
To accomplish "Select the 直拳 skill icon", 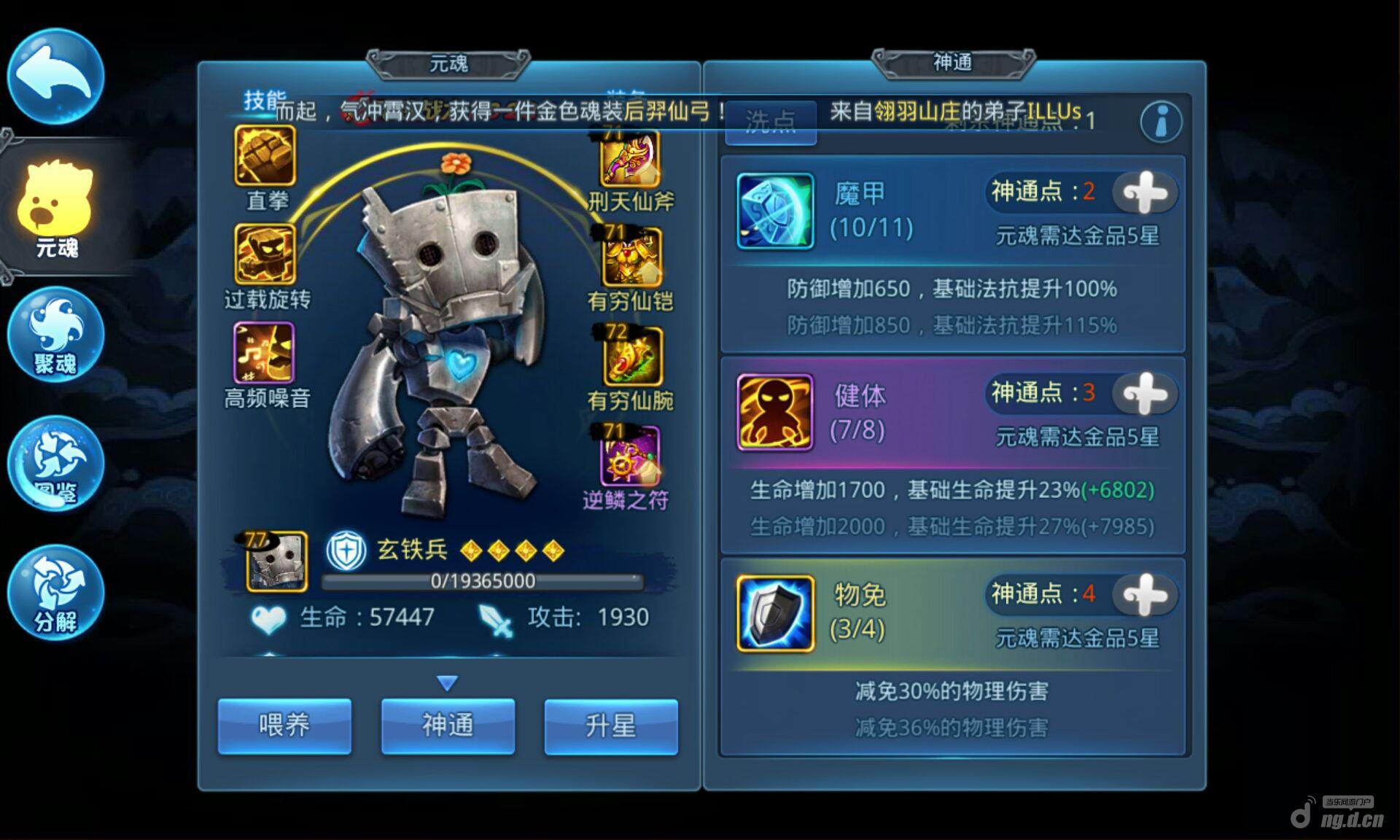I will pos(265,155).
